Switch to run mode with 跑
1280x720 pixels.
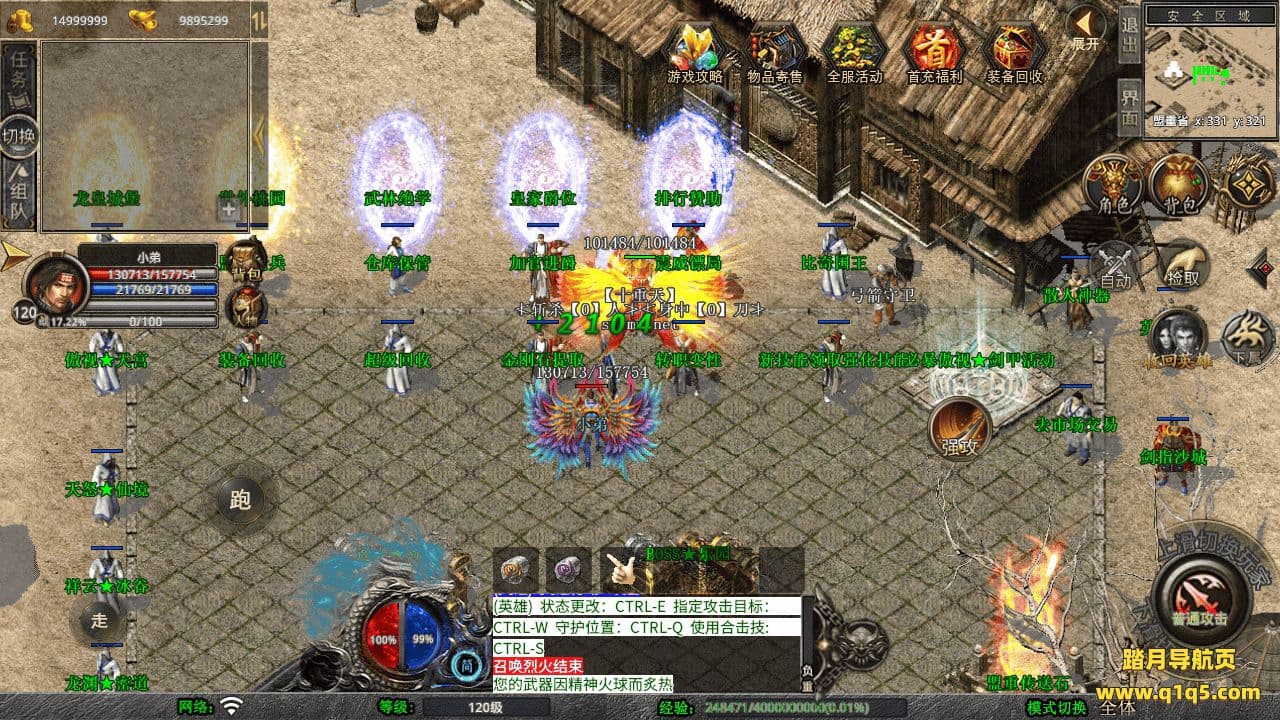click(x=240, y=499)
